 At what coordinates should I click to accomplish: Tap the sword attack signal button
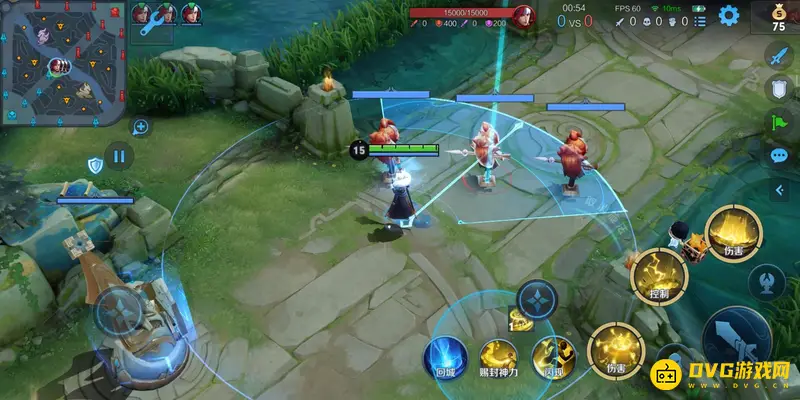pyautogui.click(x=779, y=56)
